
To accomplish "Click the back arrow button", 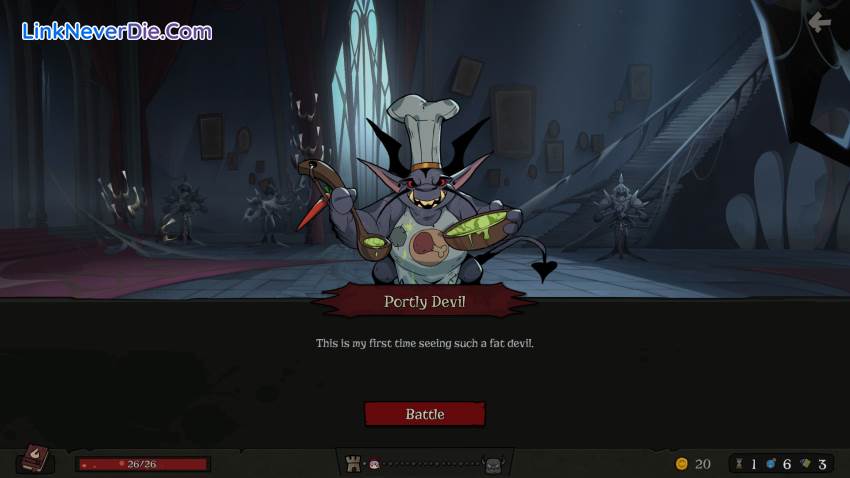I will coord(820,22).
